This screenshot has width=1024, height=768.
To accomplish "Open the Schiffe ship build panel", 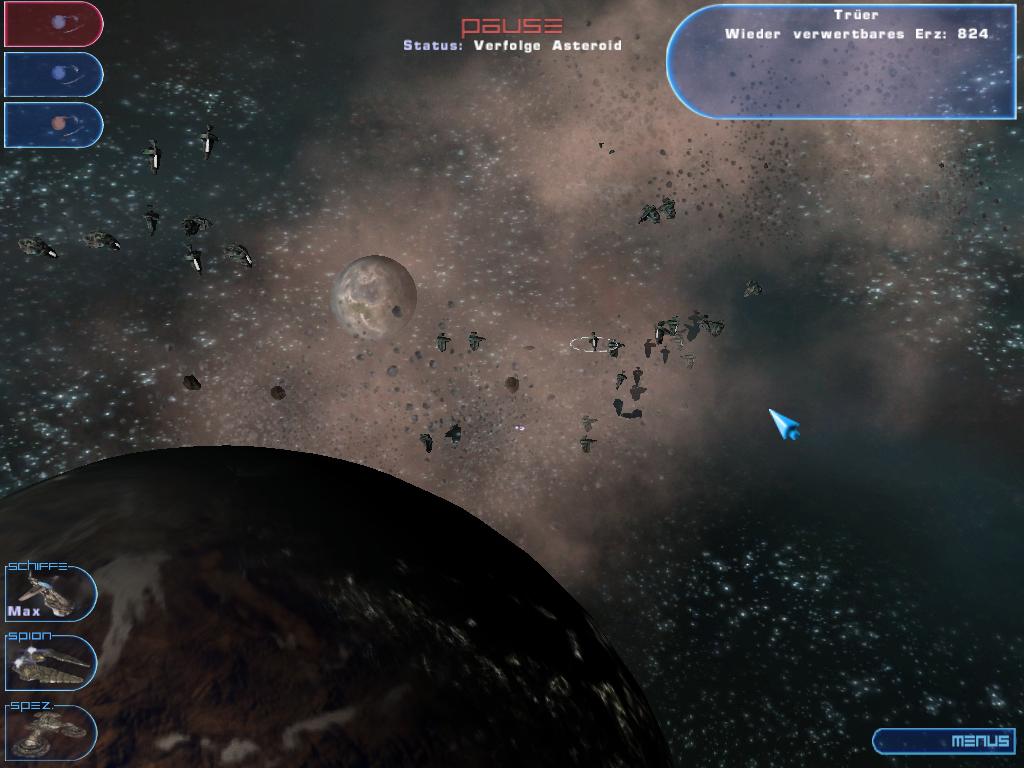I will click(x=50, y=593).
